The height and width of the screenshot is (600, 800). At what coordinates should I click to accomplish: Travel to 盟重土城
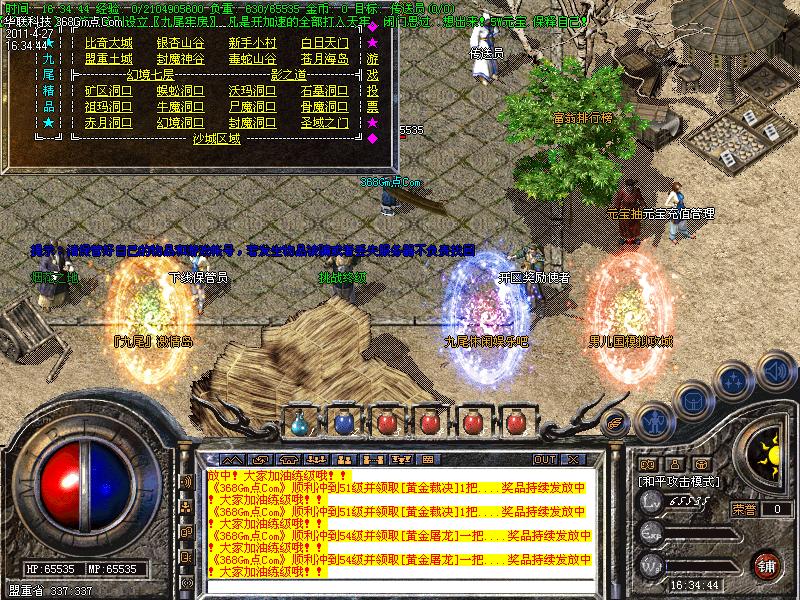[x=108, y=59]
